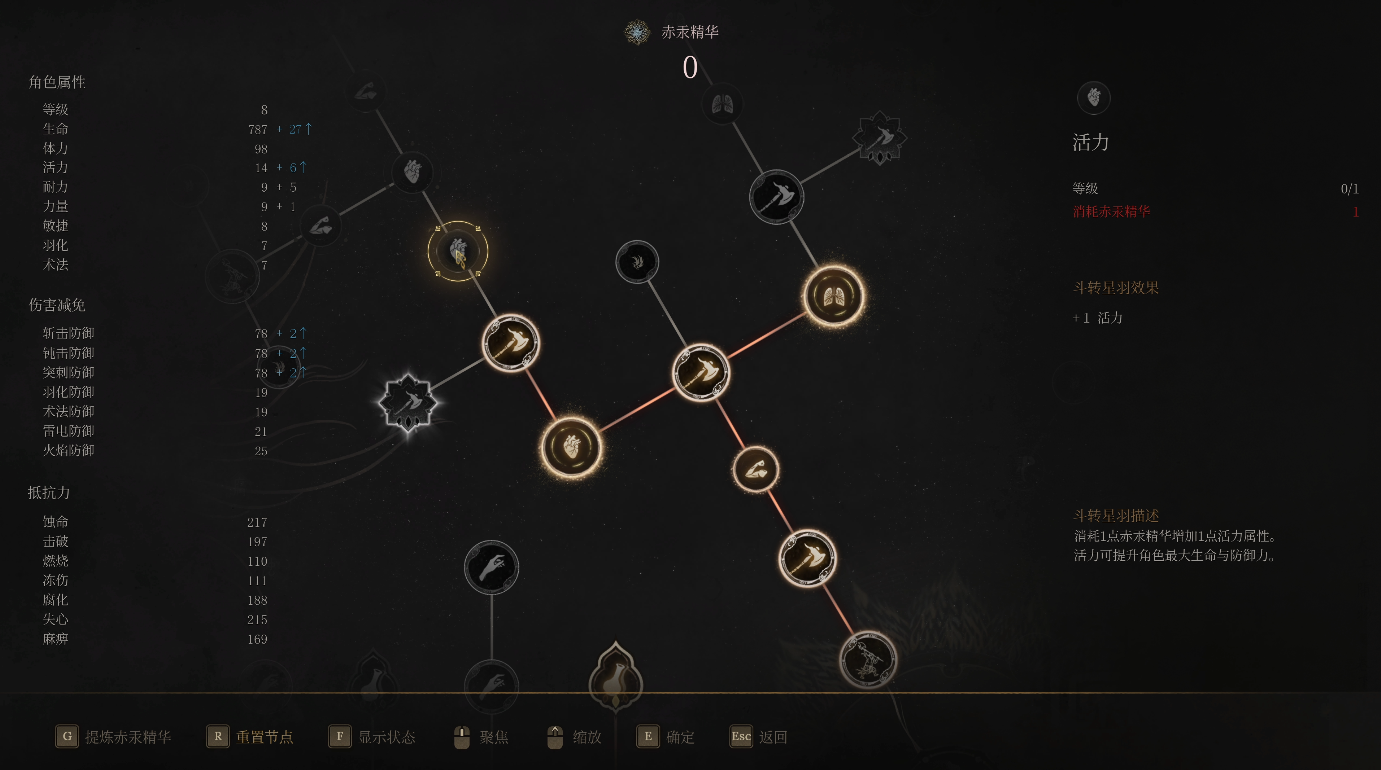Select the axe node linked to the feather node
The image size is (1381, 770).
tap(700, 373)
